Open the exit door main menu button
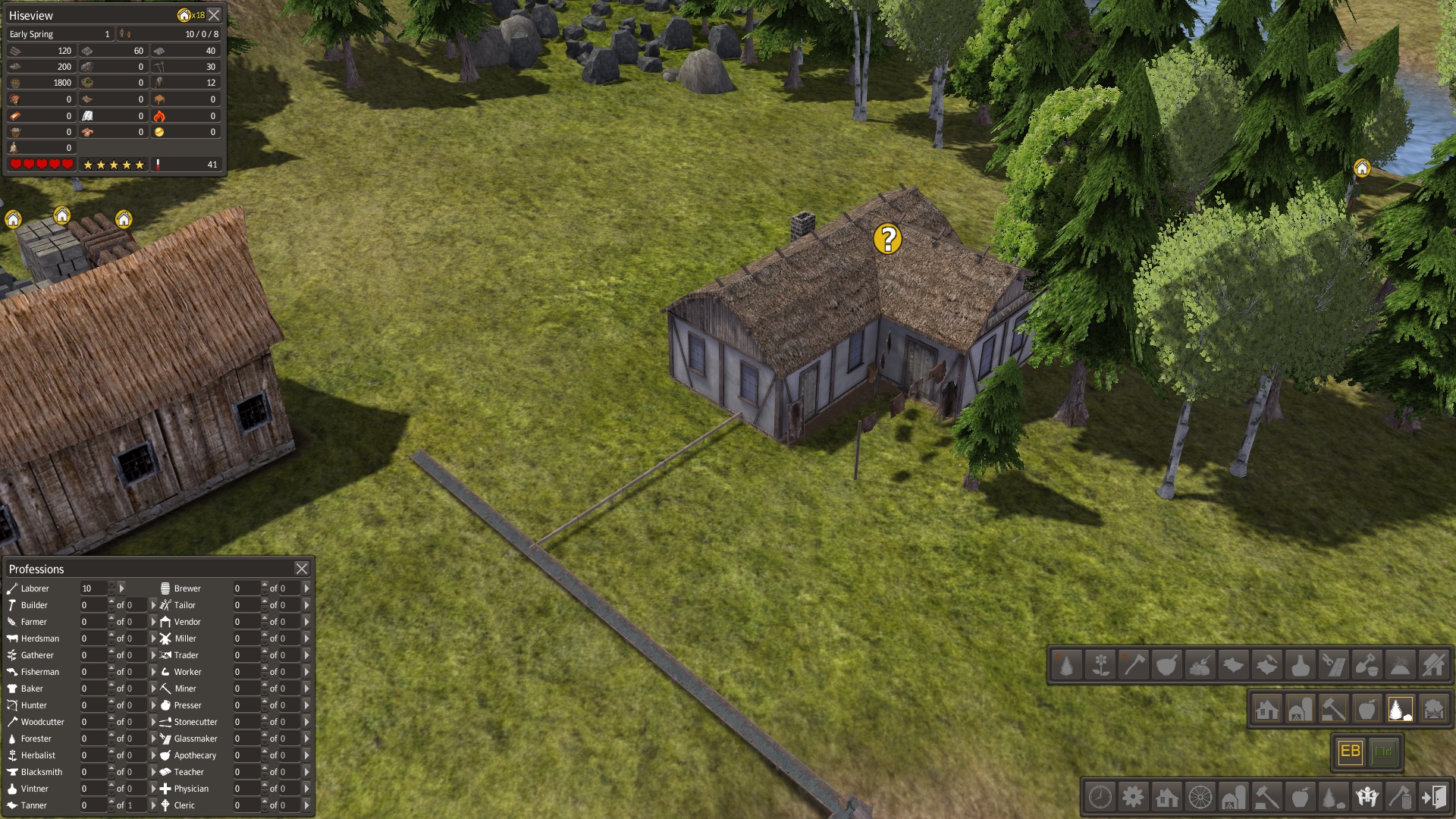1456x819 pixels. point(1434,797)
